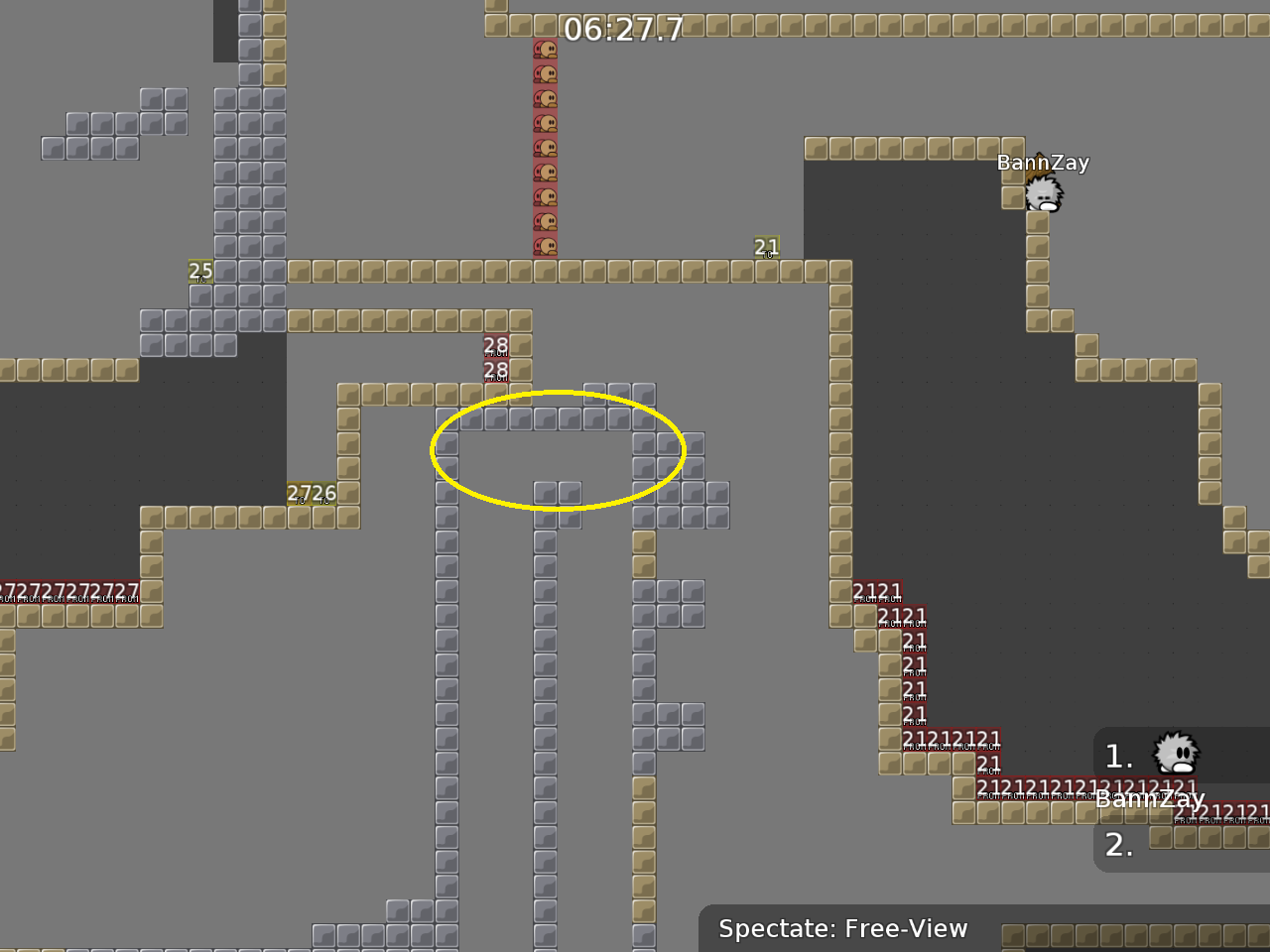Viewport: 1270px width, 952px height.
Task: Open the Spectate: Free-View selector
Action: 842,929
